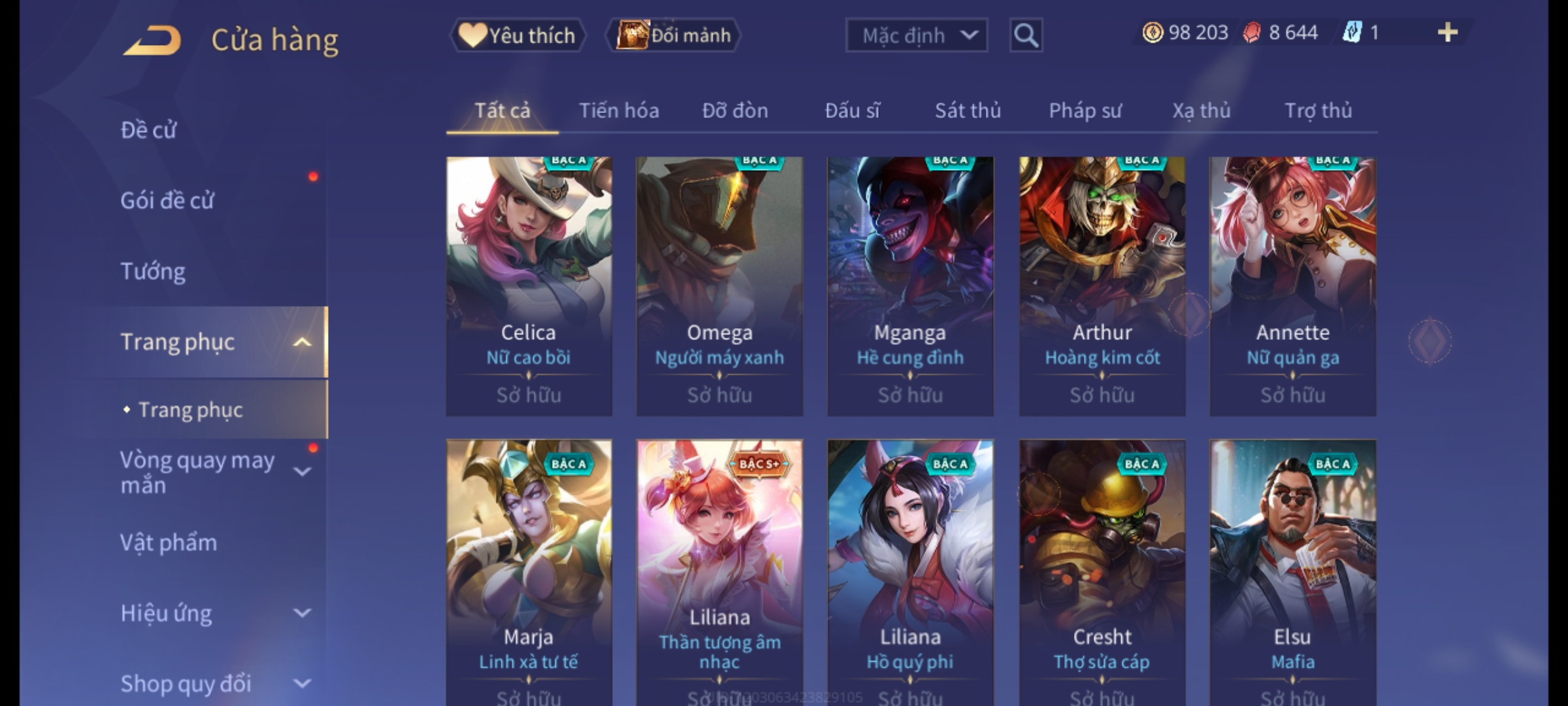Open the Mặc định sort dropdown
The image size is (1568, 706).
point(916,35)
